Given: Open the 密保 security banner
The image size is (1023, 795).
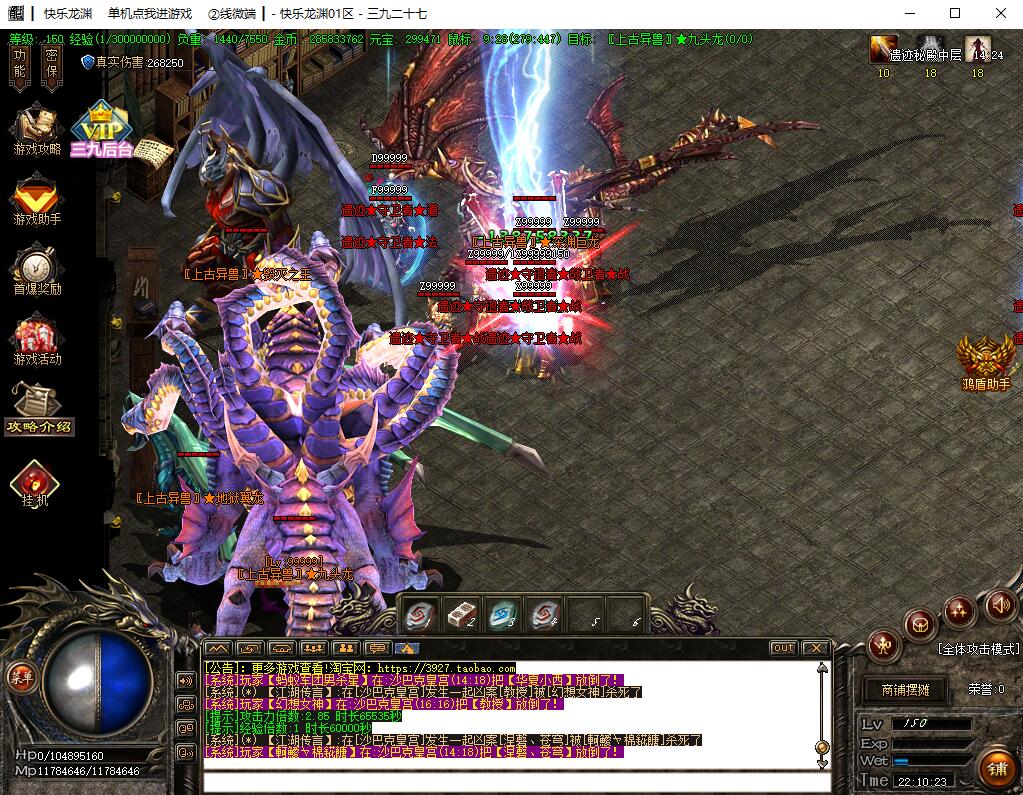Looking at the screenshot, I should pos(52,62).
